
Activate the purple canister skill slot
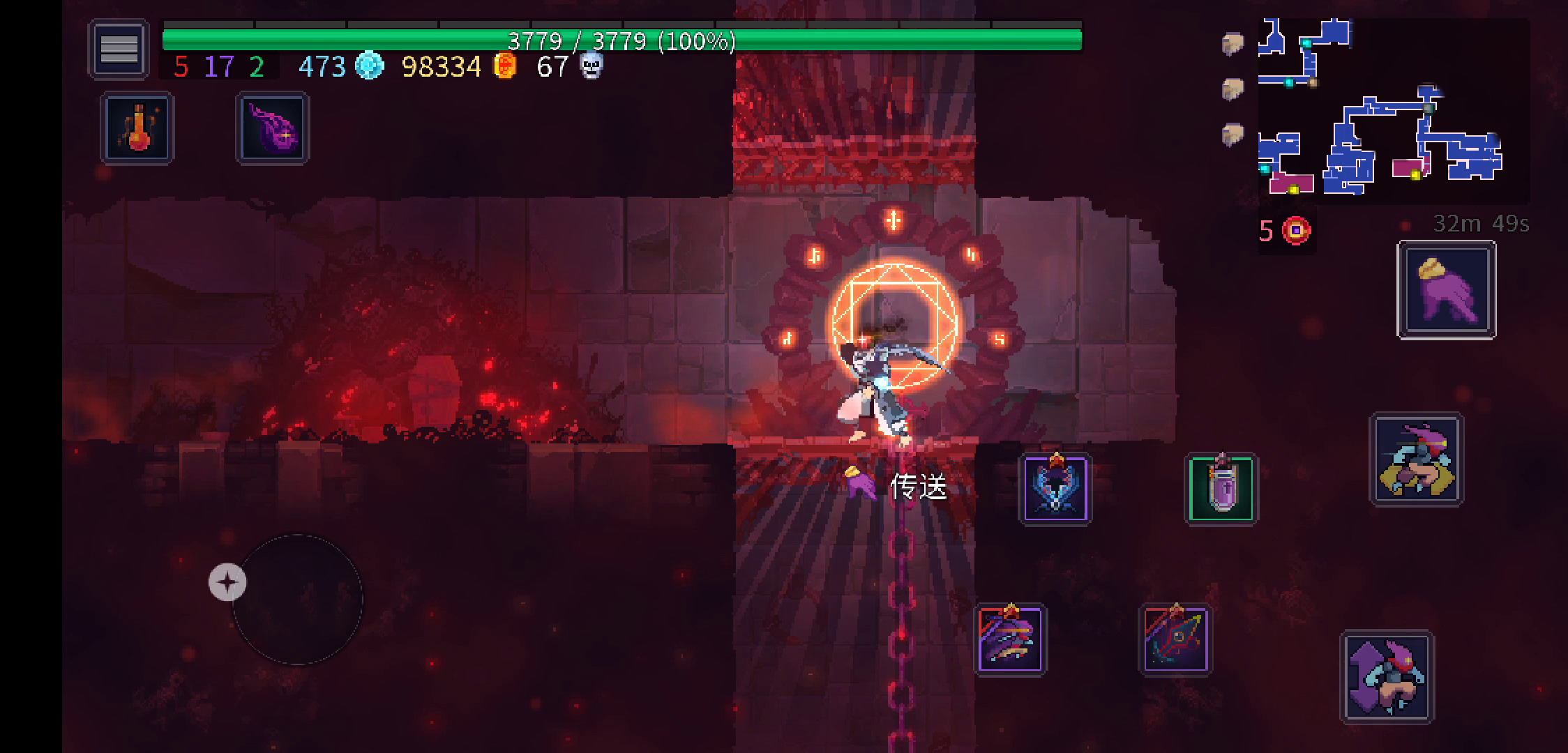1221,489
